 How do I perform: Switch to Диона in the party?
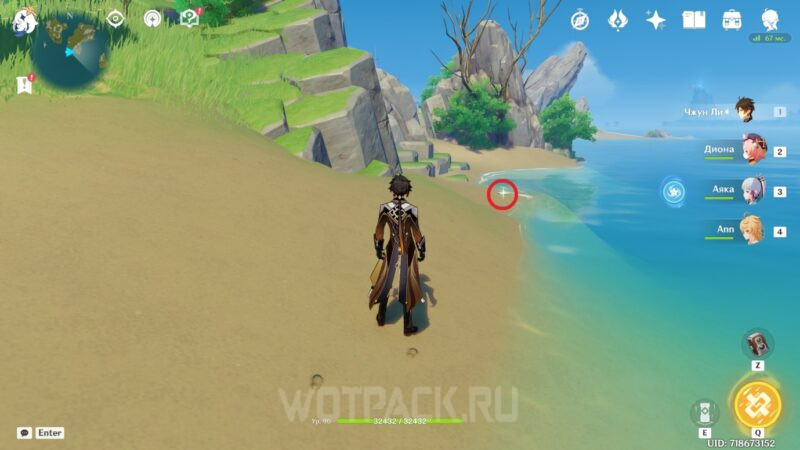coord(751,151)
